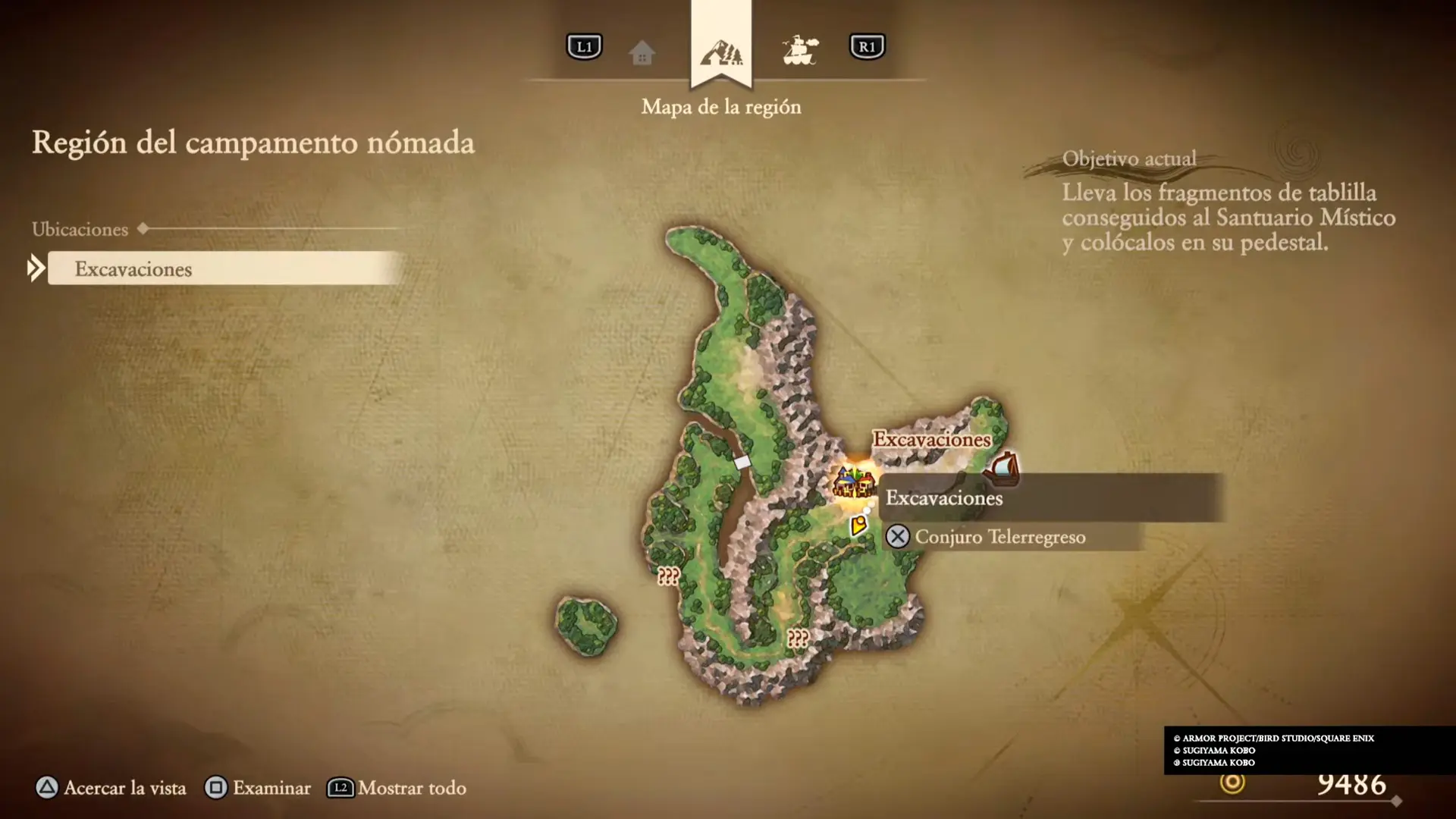
Task: Select the white marker on the river
Action: [742, 462]
